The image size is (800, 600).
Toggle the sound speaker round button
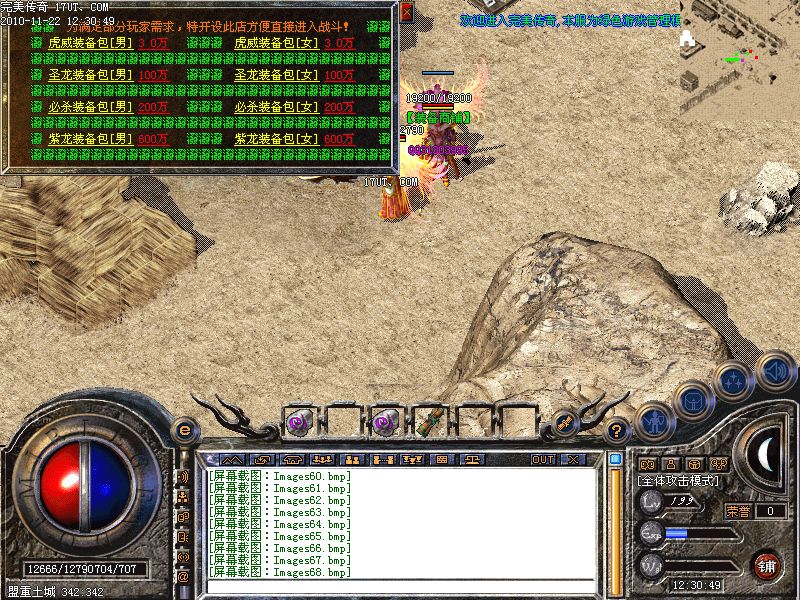tap(775, 371)
